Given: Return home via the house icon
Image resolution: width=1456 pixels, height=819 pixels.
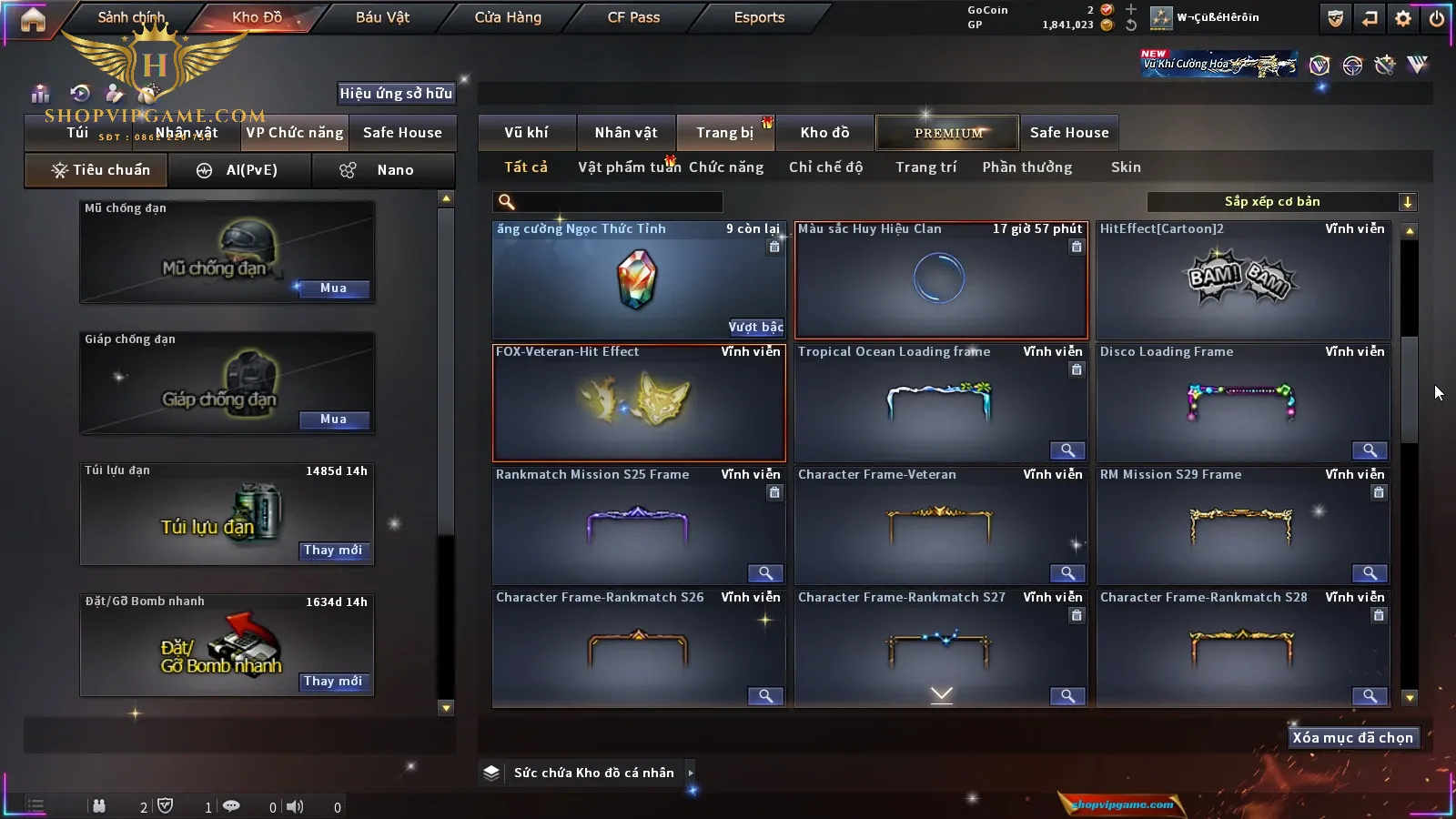Looking at the screenshot, I should click(33, 19).
